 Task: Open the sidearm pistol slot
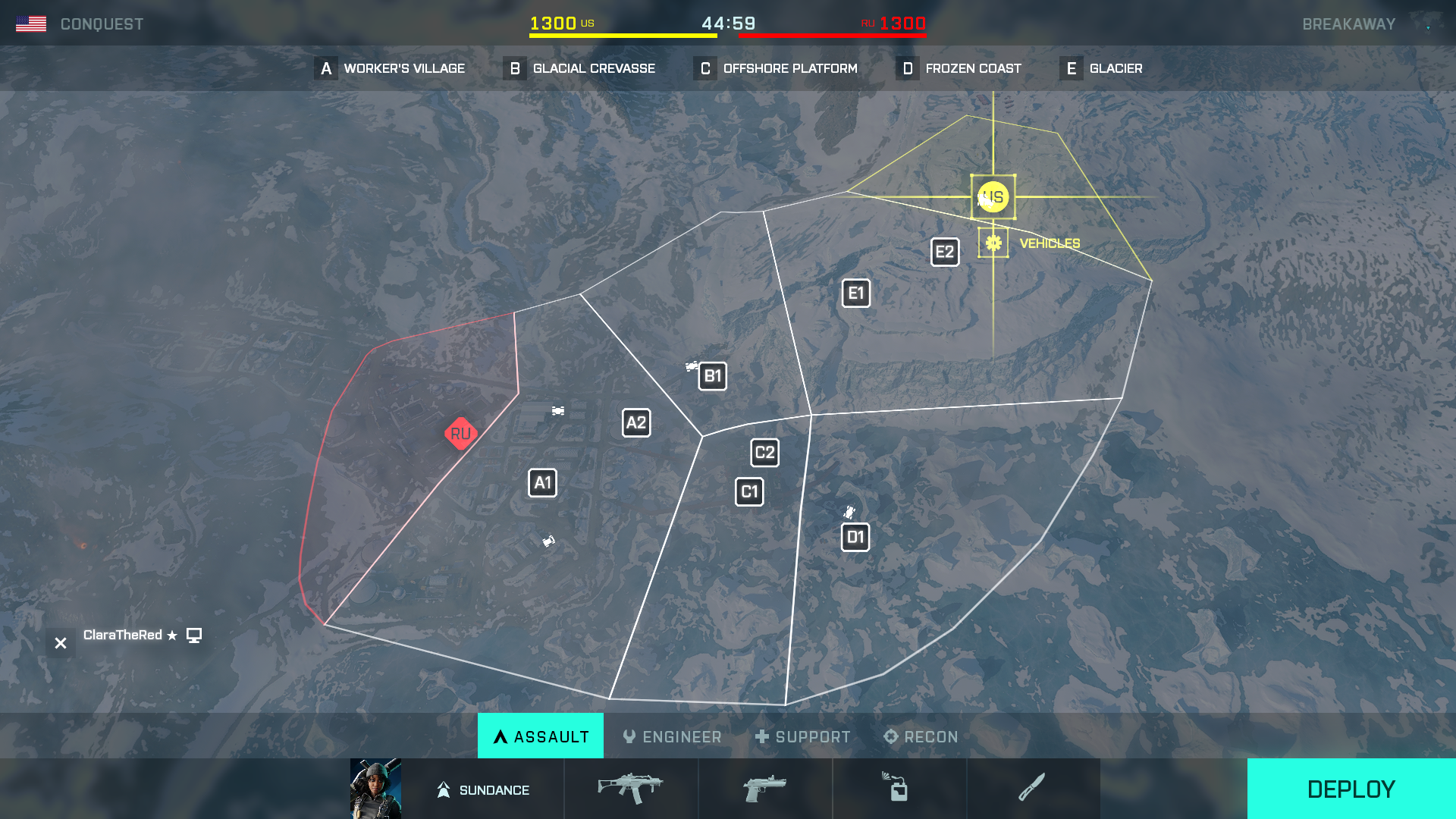(x=764, y=789)
